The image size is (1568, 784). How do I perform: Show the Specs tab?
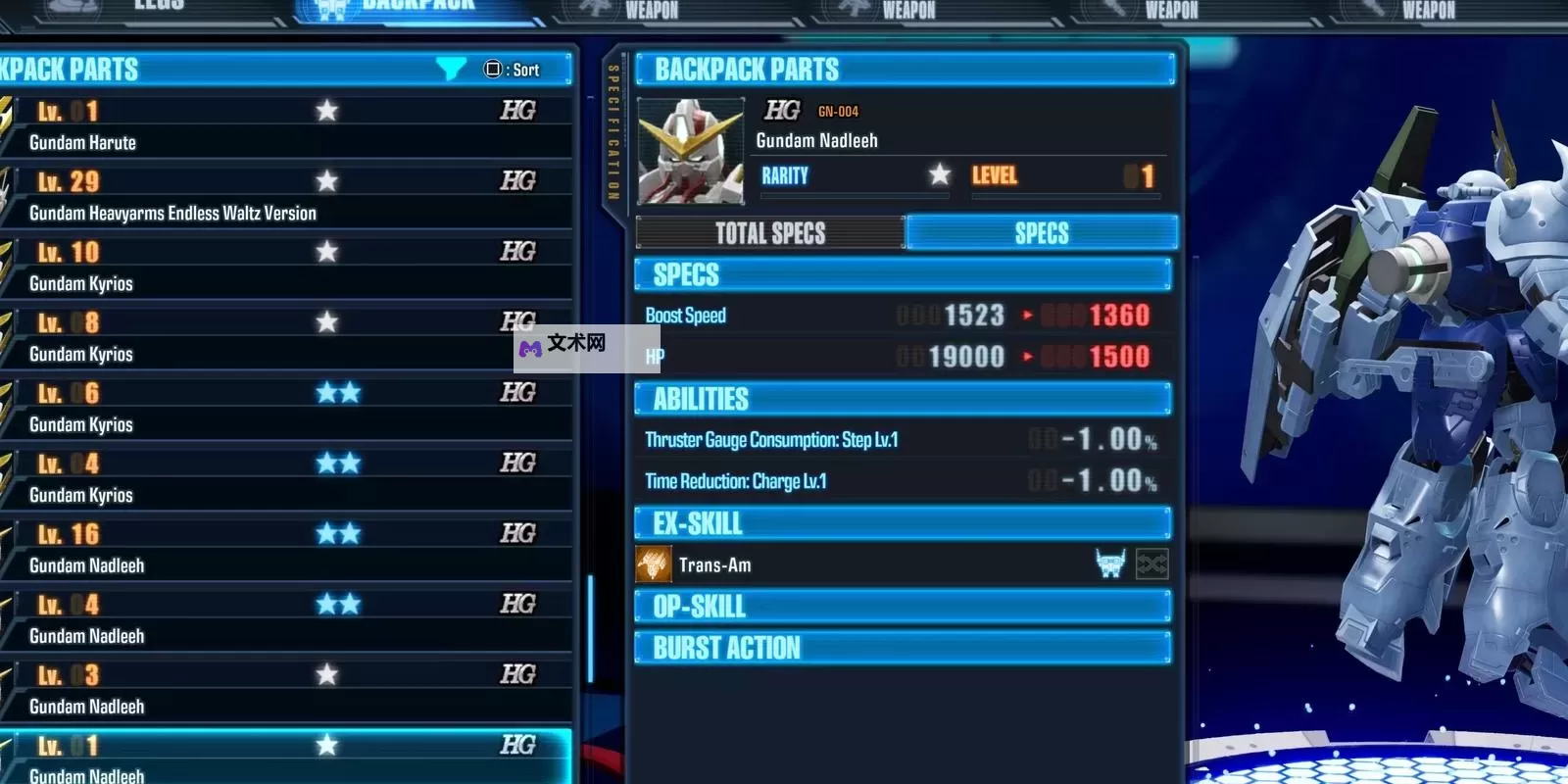(x=1041, y=233)
